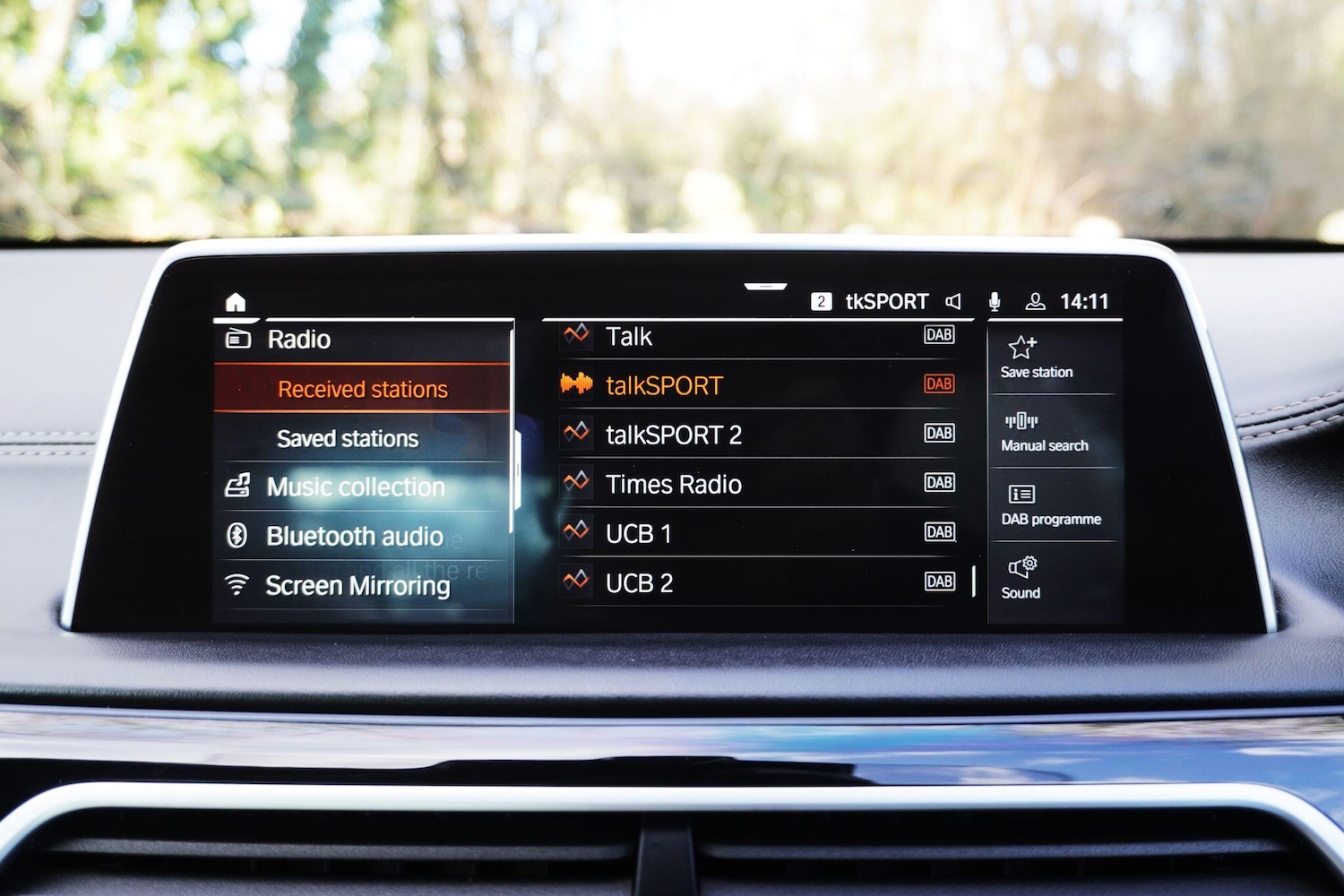Open Manual search
Screen dimensions: 1344x896
click(1044, 431)
